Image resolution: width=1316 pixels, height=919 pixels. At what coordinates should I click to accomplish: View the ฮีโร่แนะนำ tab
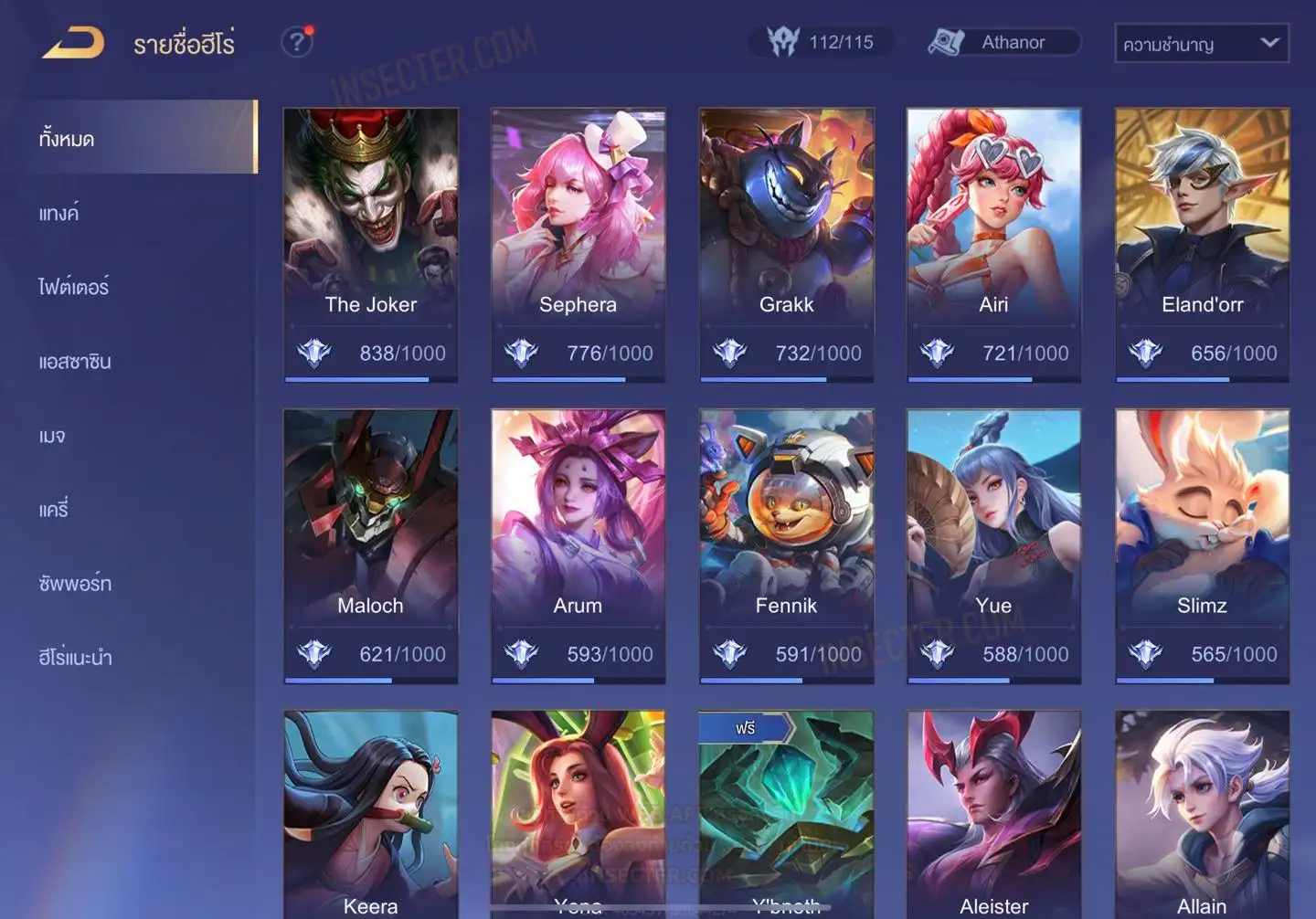pos(75,657)
